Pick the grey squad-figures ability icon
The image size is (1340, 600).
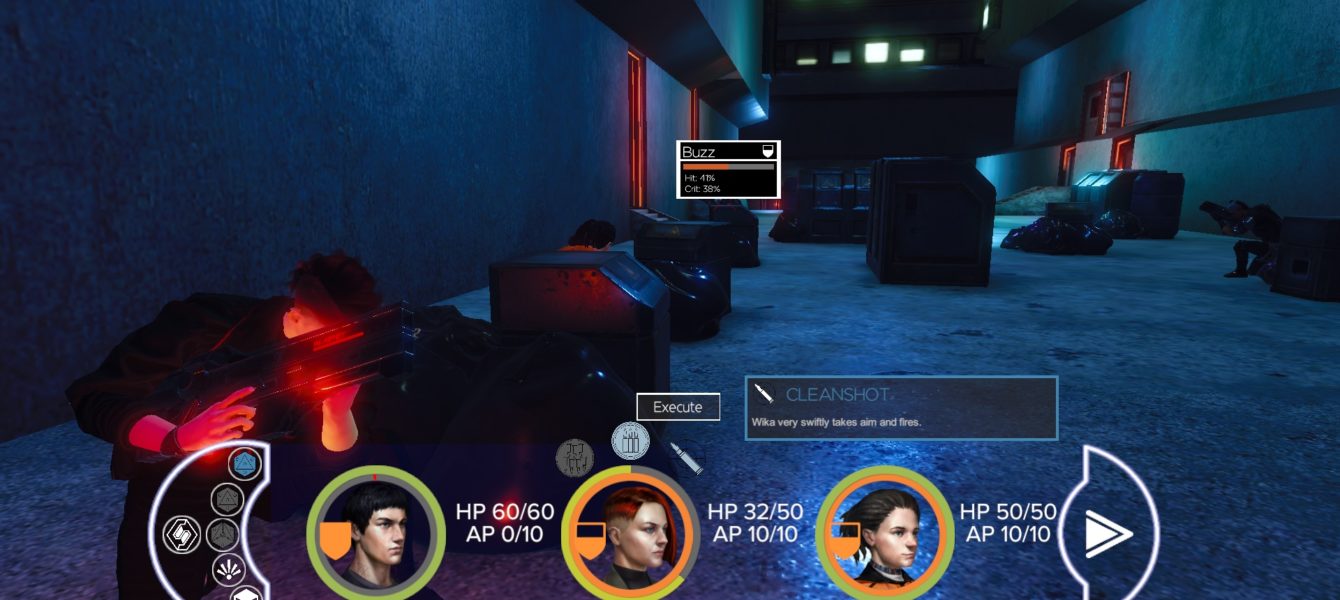575,458
